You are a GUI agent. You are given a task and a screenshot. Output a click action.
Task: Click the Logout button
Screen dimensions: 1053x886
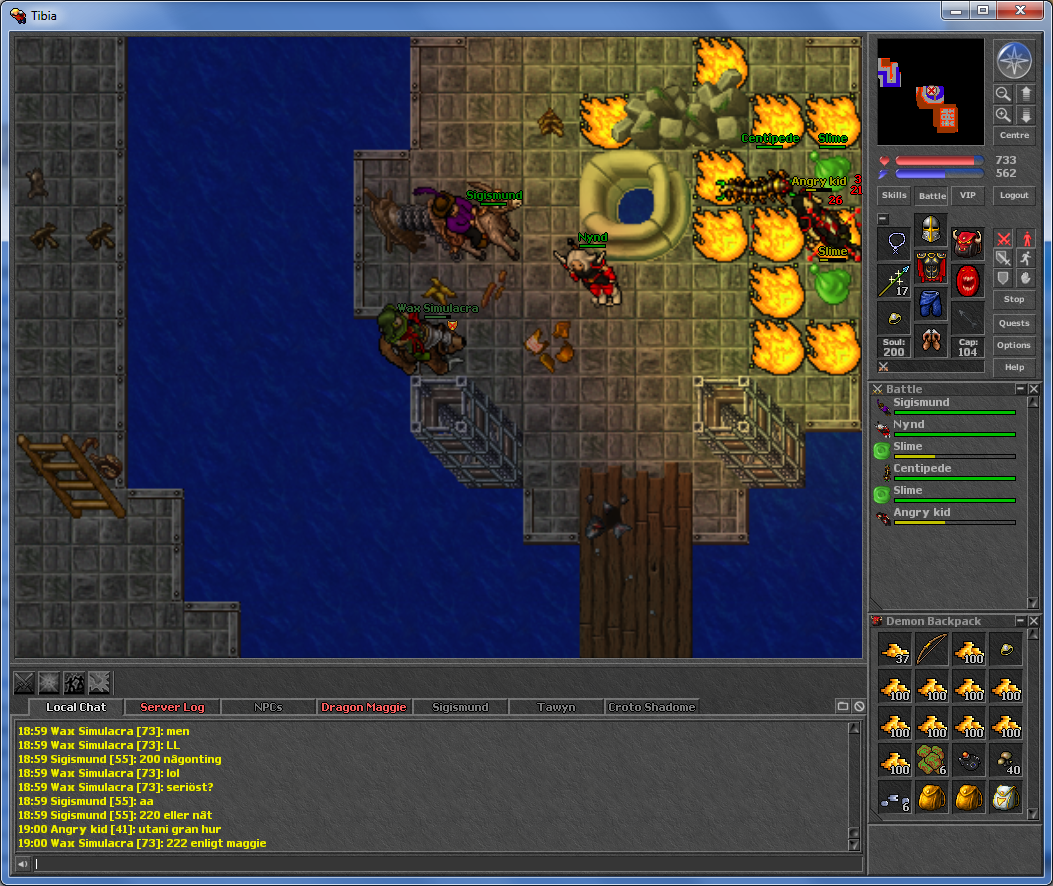1013,196
